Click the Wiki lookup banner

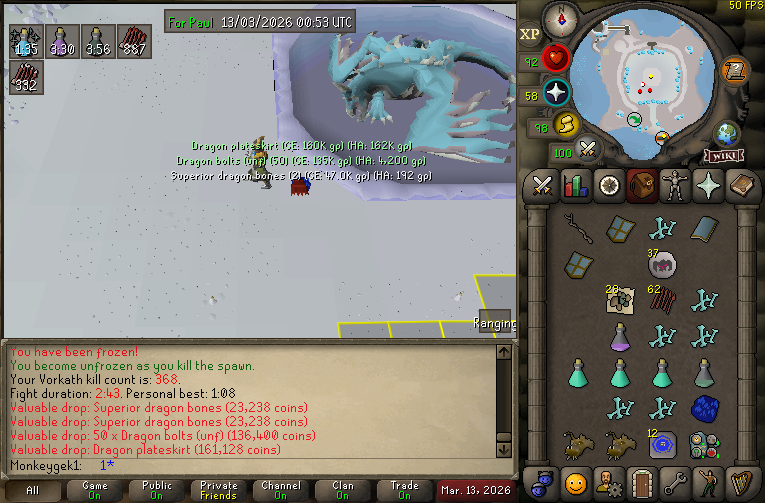click(x=722, y=156)
